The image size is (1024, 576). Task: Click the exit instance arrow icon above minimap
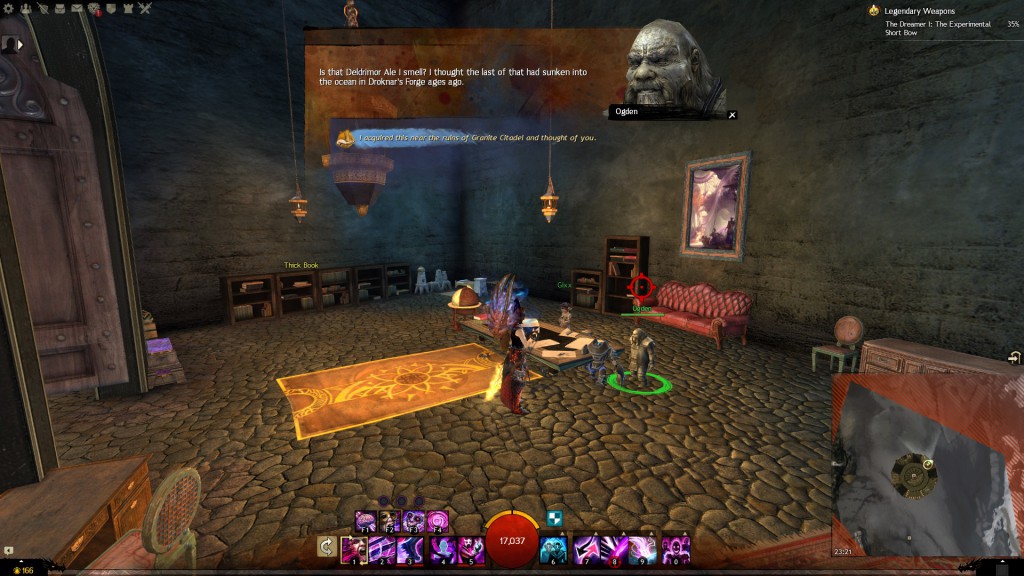pyautogui.click(x=1014, y=358)
